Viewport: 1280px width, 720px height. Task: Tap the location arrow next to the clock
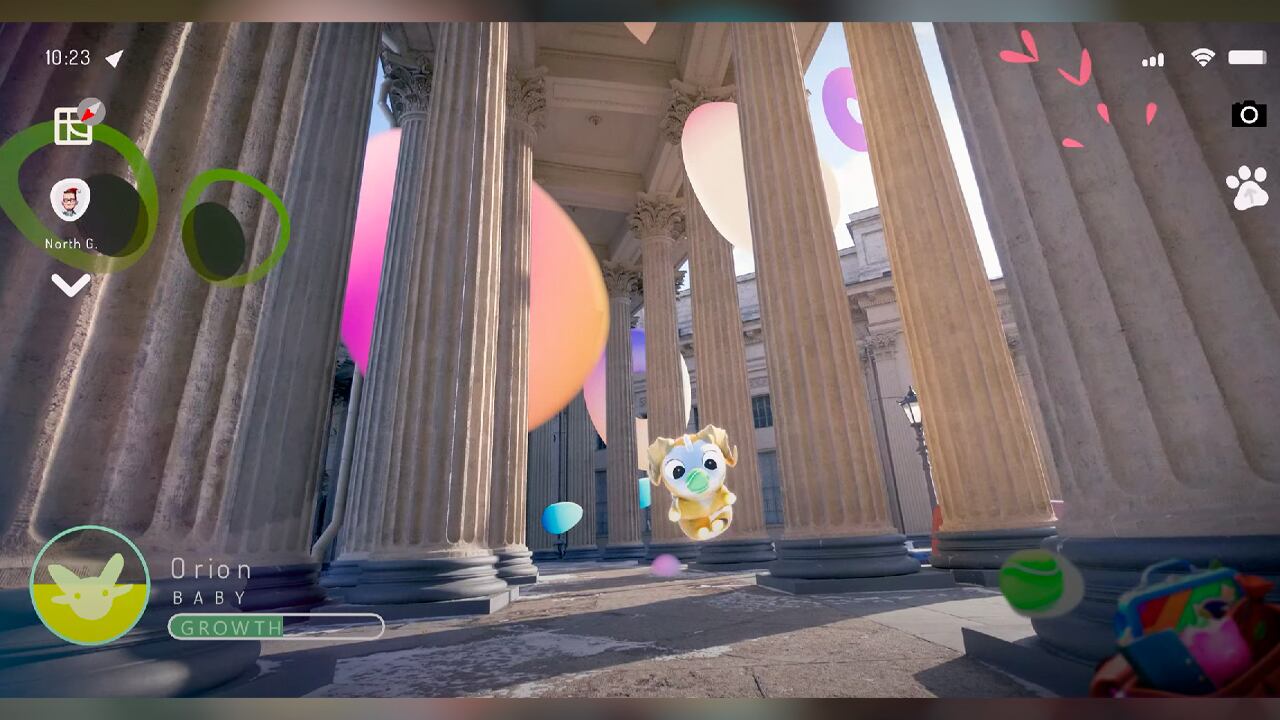point(112,58)
